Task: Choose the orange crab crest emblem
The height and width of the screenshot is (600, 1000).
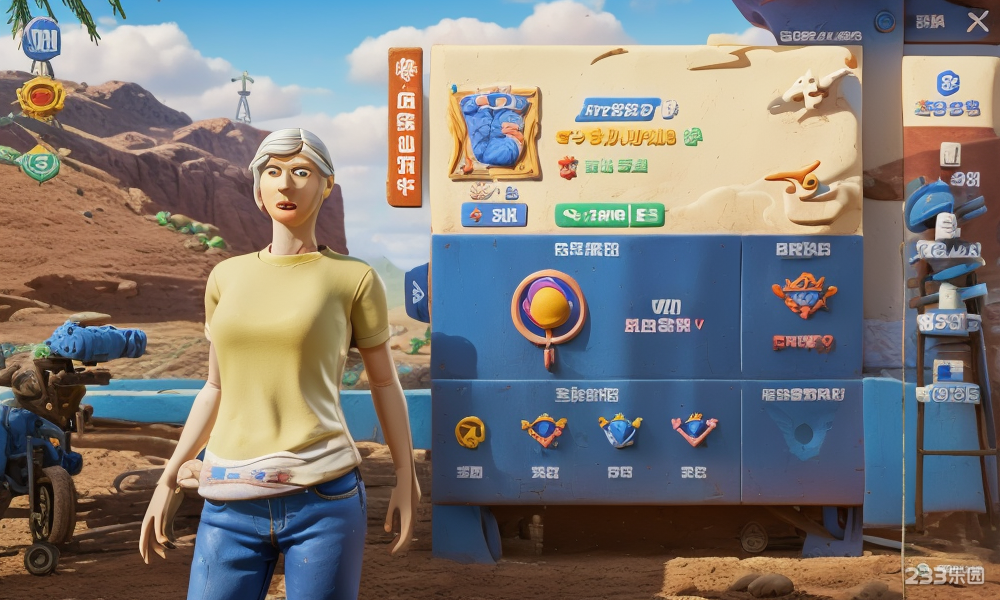Action: (x=803, y=295)
